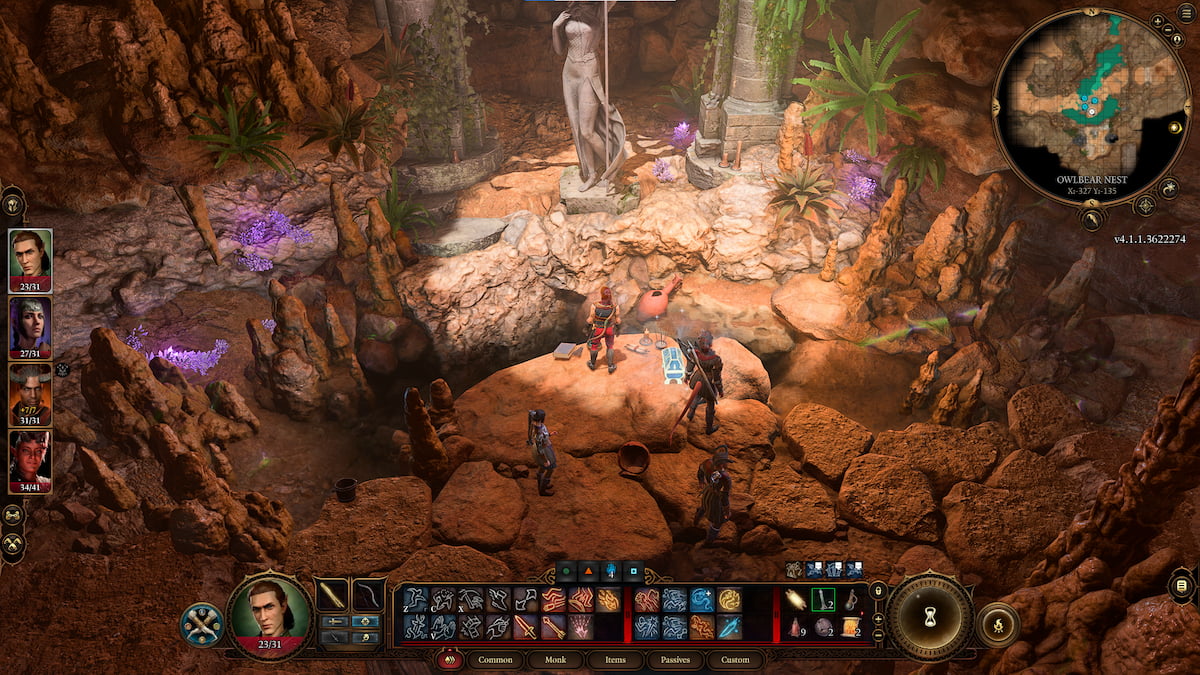
Task: Select the horned Wyll party portrait
Action: point(30,393)
